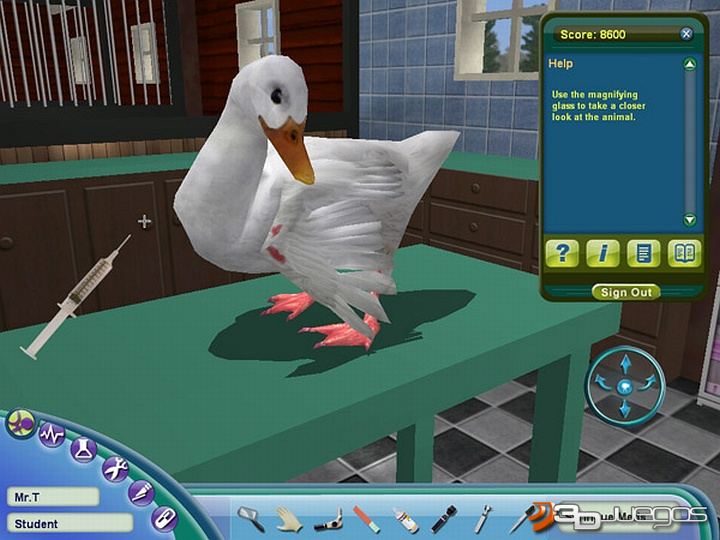Screen dimensions: 720x540
Task: Open the bandage treatment category
Action: [163, 518]
